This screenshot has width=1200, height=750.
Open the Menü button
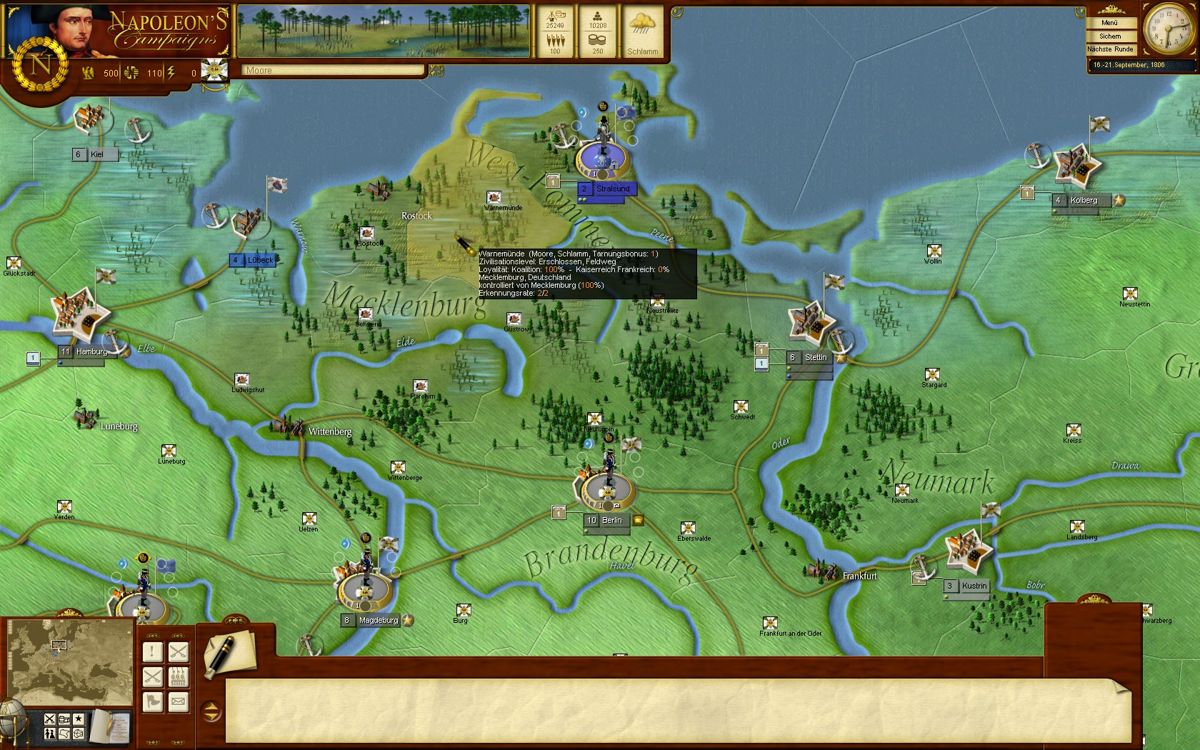click(1112, 22)
